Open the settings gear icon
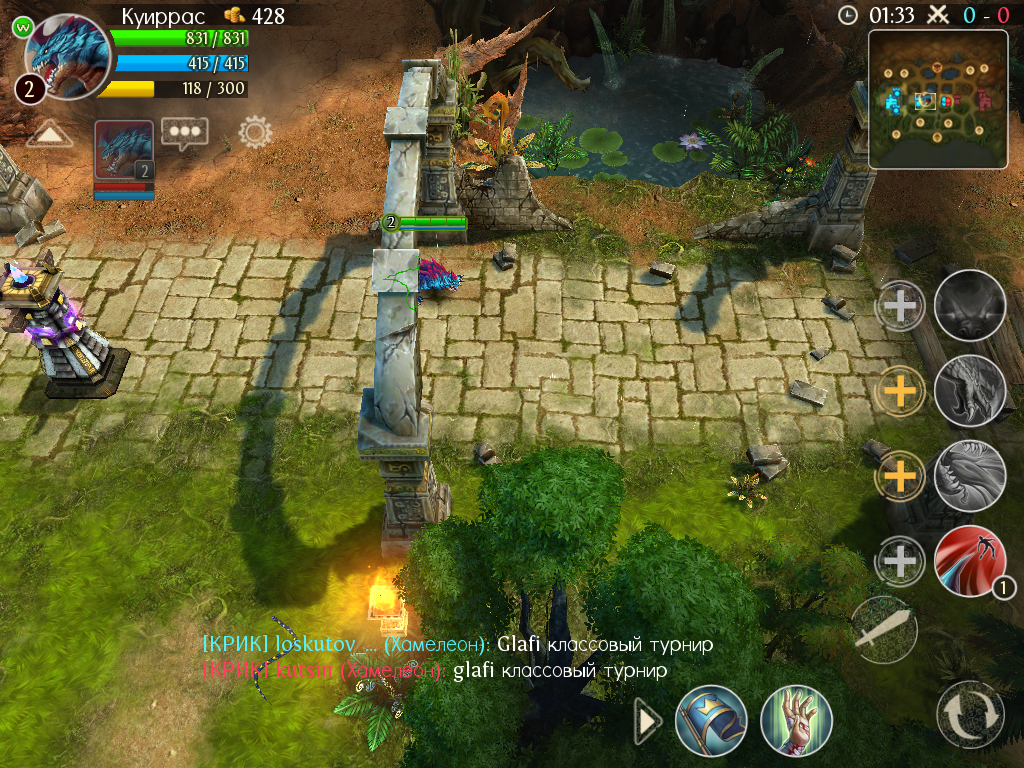 point(255,132)
